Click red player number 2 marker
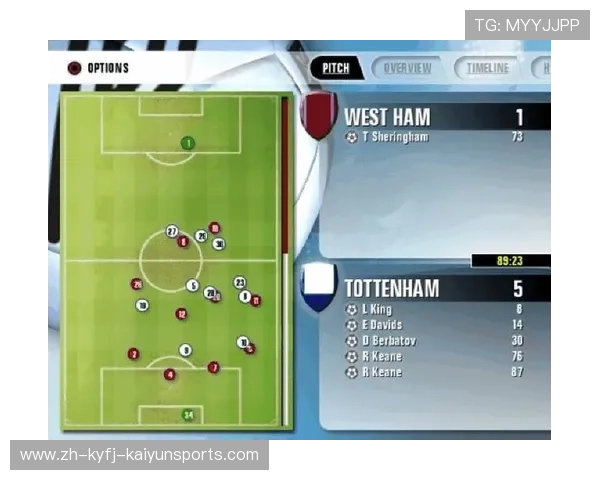The height and width of the screenshot is (480, 600). [133, 354]
